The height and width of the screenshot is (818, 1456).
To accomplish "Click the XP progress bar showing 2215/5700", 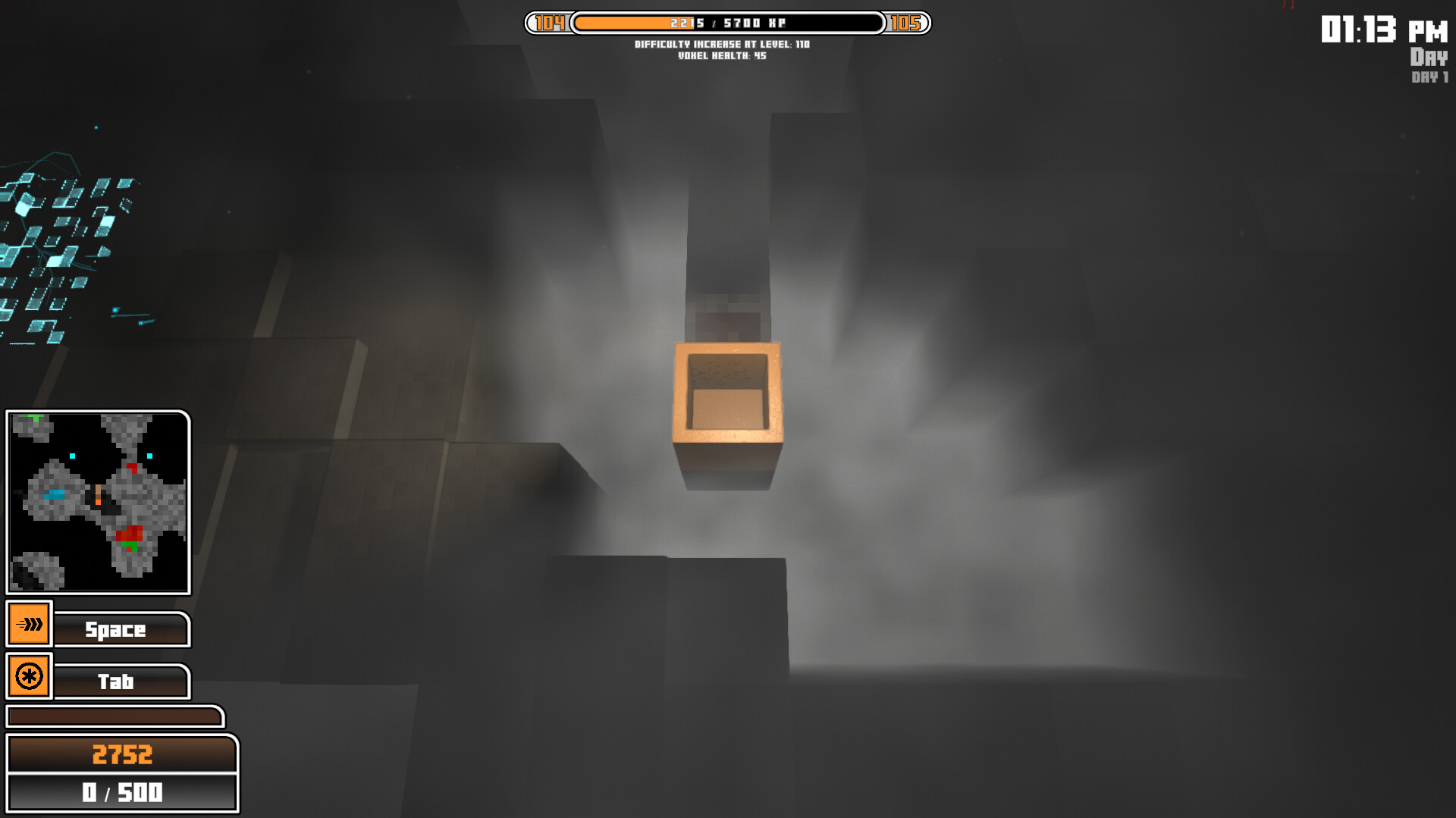I will 728,23.
